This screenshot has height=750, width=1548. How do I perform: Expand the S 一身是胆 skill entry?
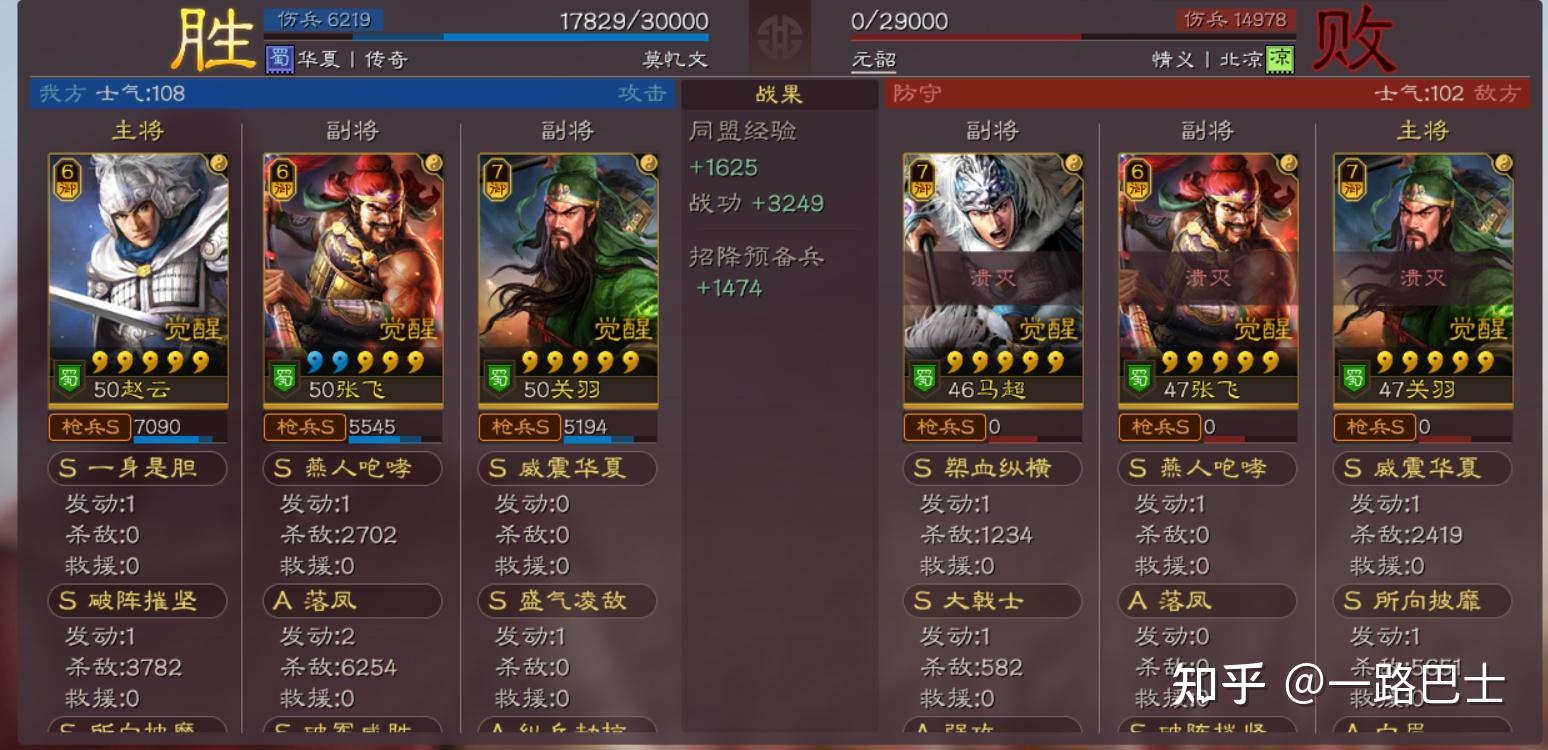tap(137, 468)
